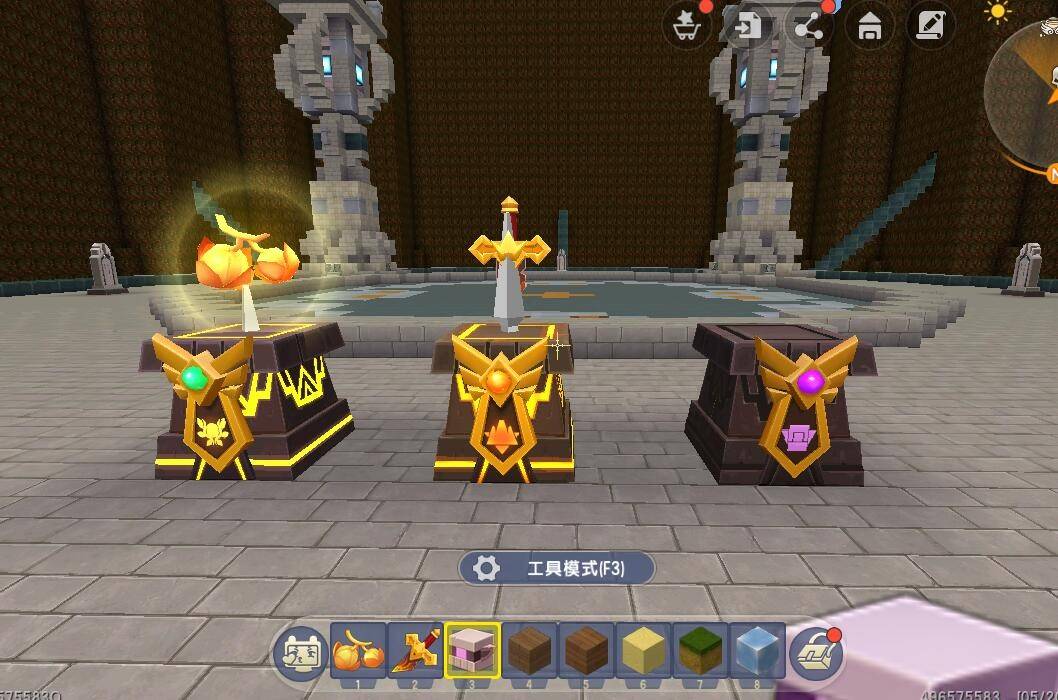Viewport: 1058px width, 700px height.
Task: Click the home button
Action: 869,26
